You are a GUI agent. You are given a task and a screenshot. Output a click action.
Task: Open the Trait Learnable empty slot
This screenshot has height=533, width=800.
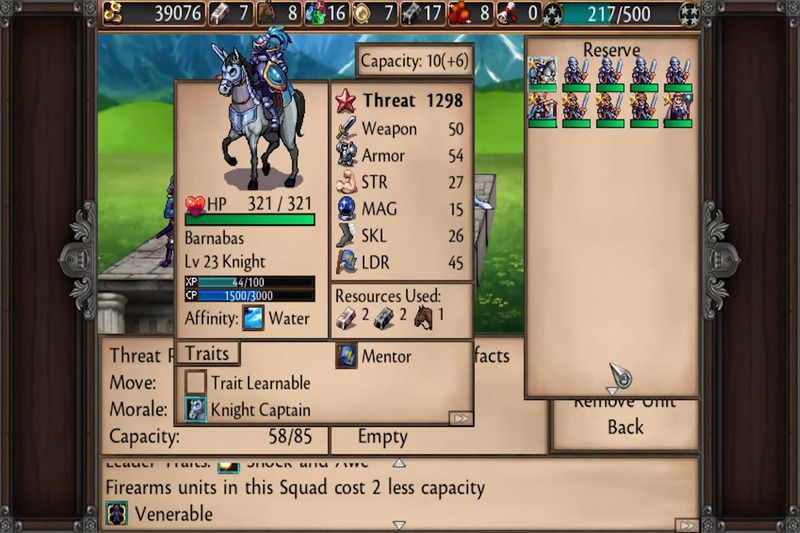[x=196, y=382]
